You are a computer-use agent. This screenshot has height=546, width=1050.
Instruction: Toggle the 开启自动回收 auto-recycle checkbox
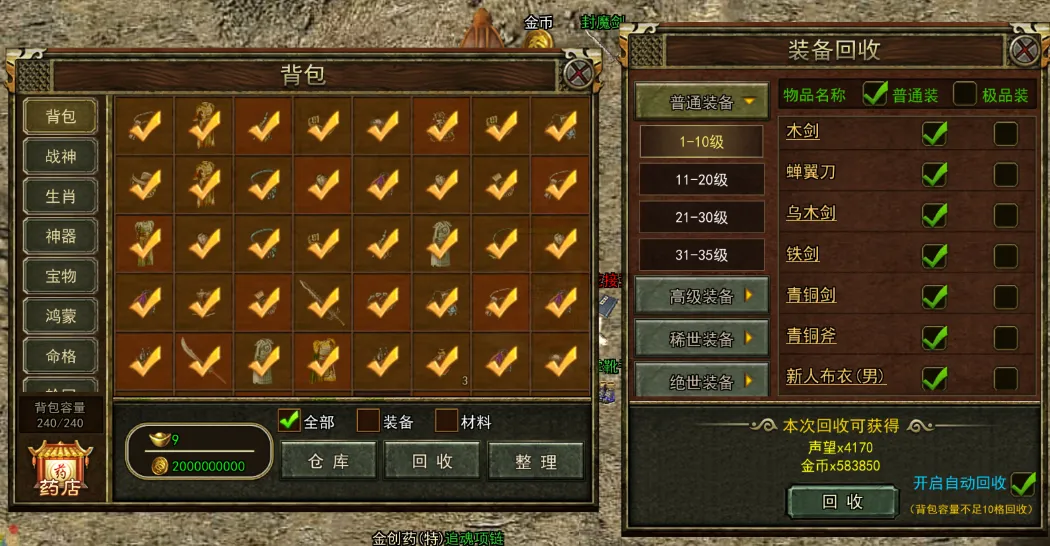(1022, 484)
